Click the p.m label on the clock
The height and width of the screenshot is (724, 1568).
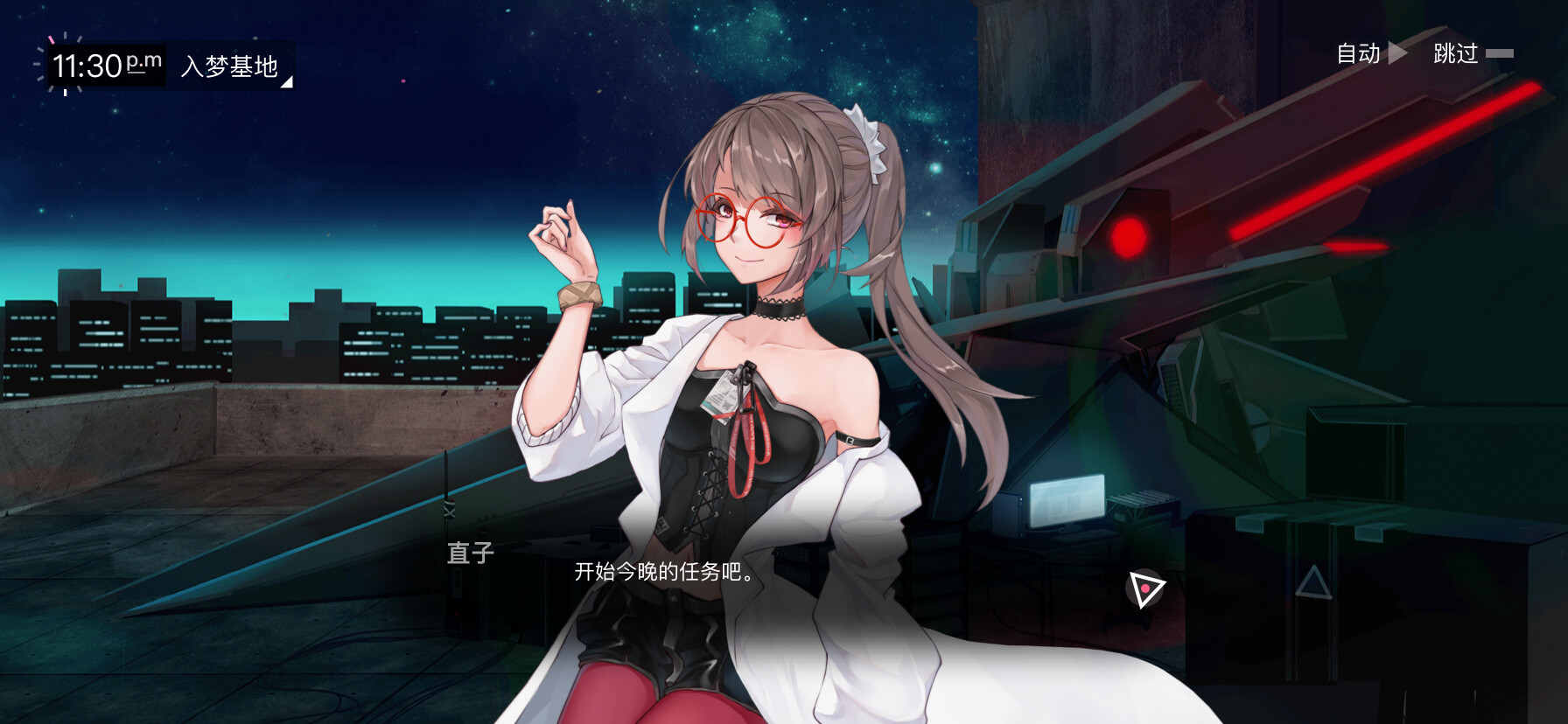[143, 63]
